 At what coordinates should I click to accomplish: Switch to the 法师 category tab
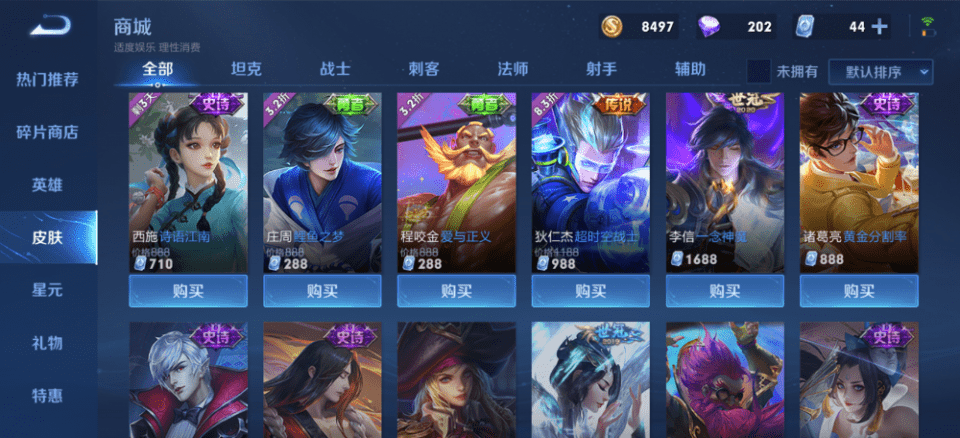[513, 69]
